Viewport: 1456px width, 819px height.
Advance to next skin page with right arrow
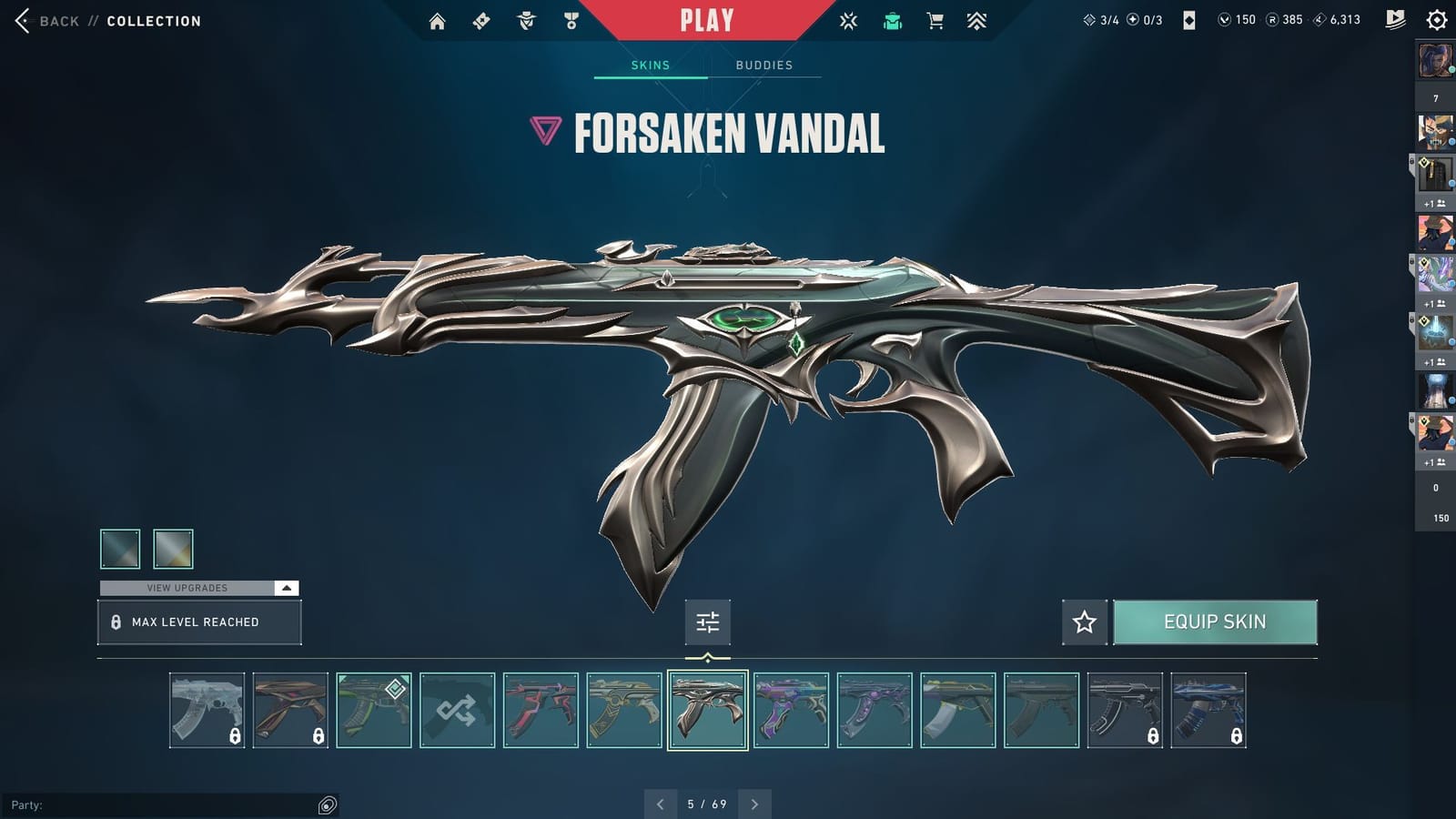point(753,804)
